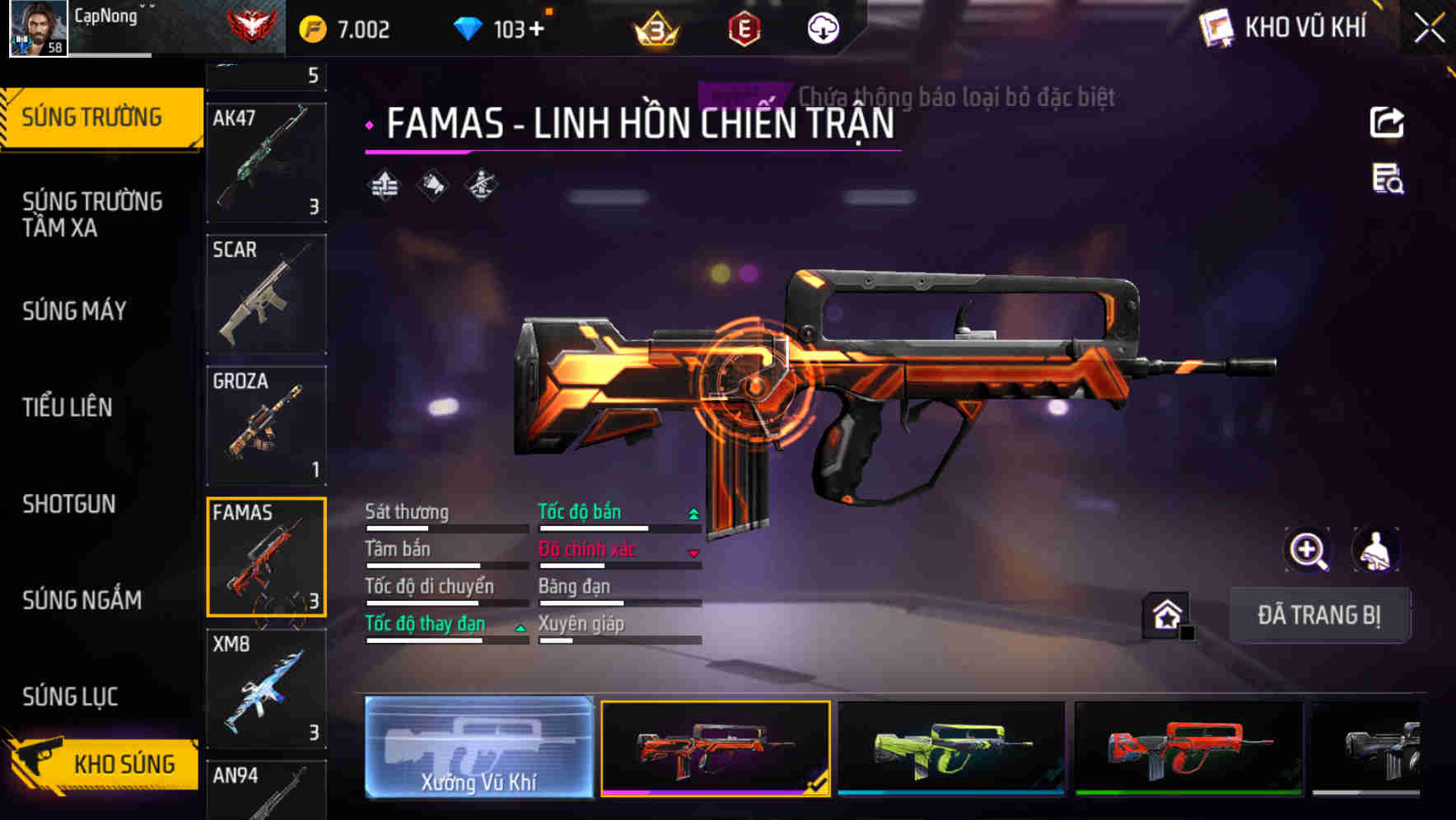The image size is (1456, 820).
Task: Open the Súng Ngắm category
Action: click(82, 600)
